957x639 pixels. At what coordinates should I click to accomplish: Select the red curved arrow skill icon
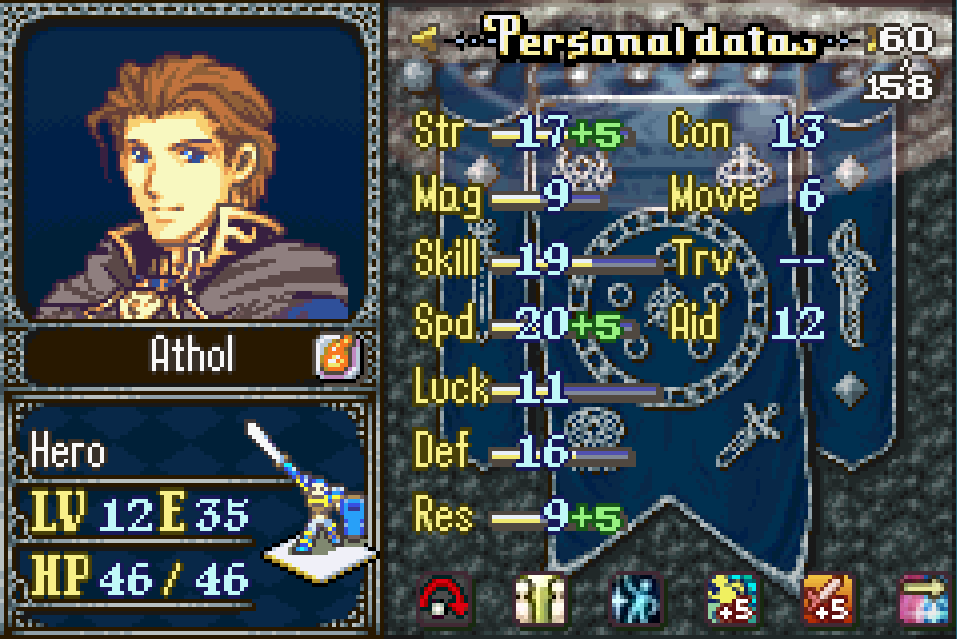[444, 600]
